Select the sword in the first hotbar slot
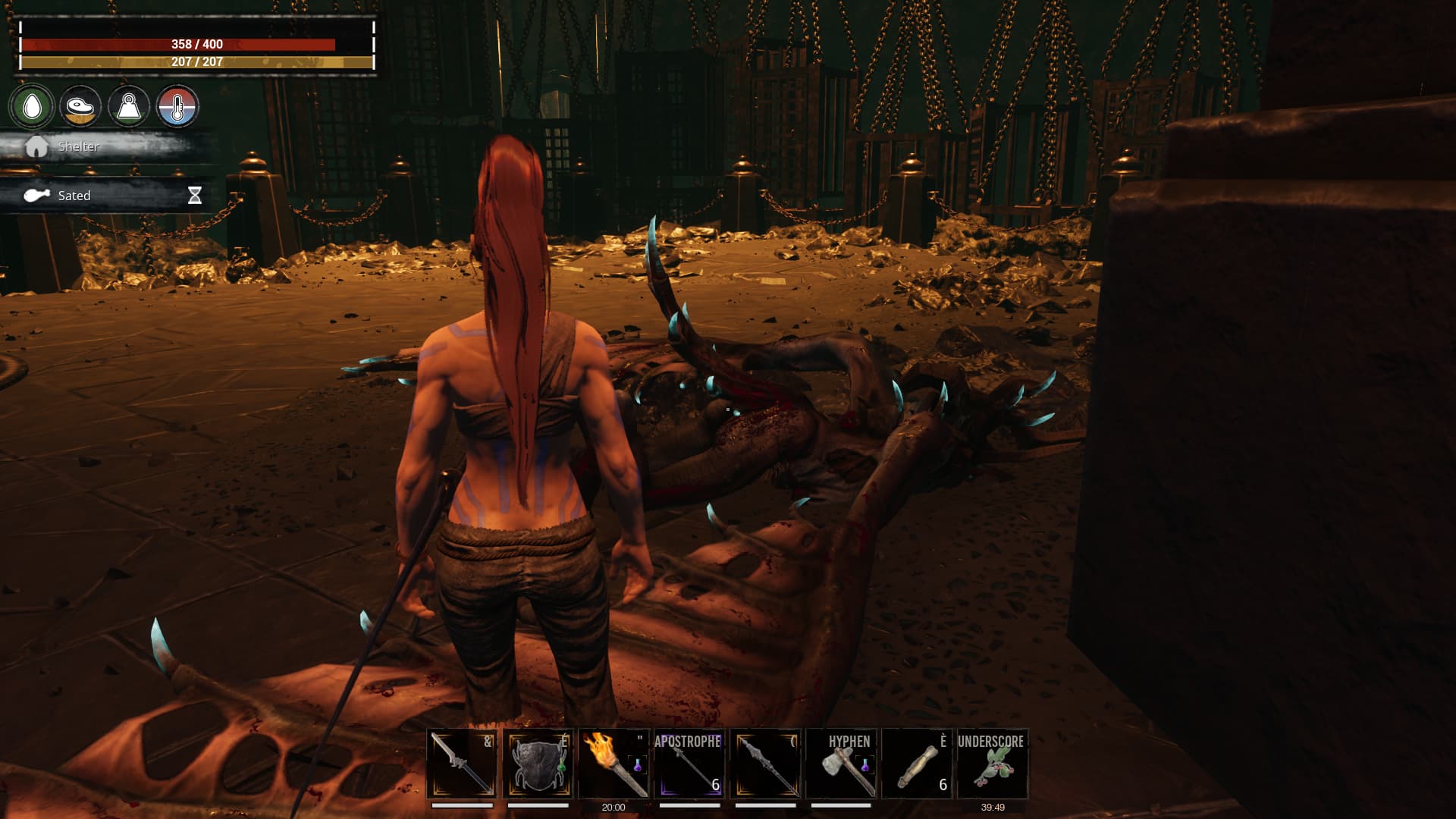Screen dimensions: 1456x819 pyautogui.click(x=462, y=764)
